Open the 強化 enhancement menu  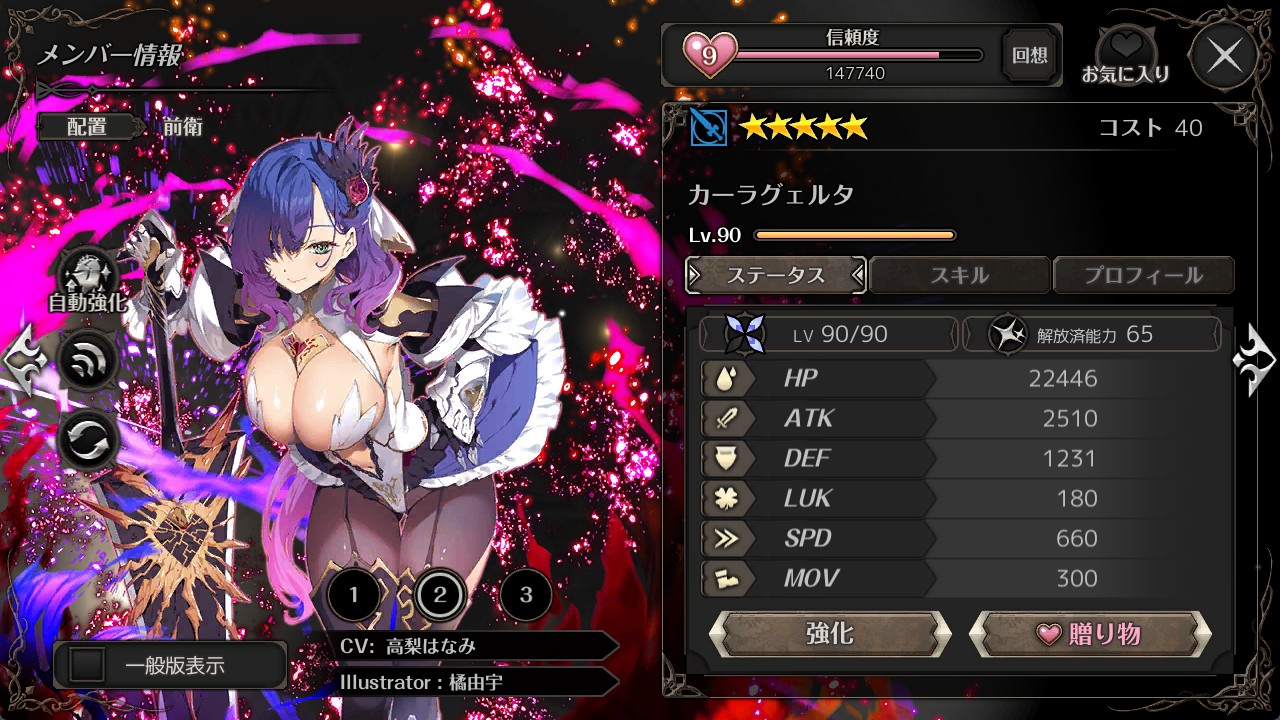coord(830,634)
